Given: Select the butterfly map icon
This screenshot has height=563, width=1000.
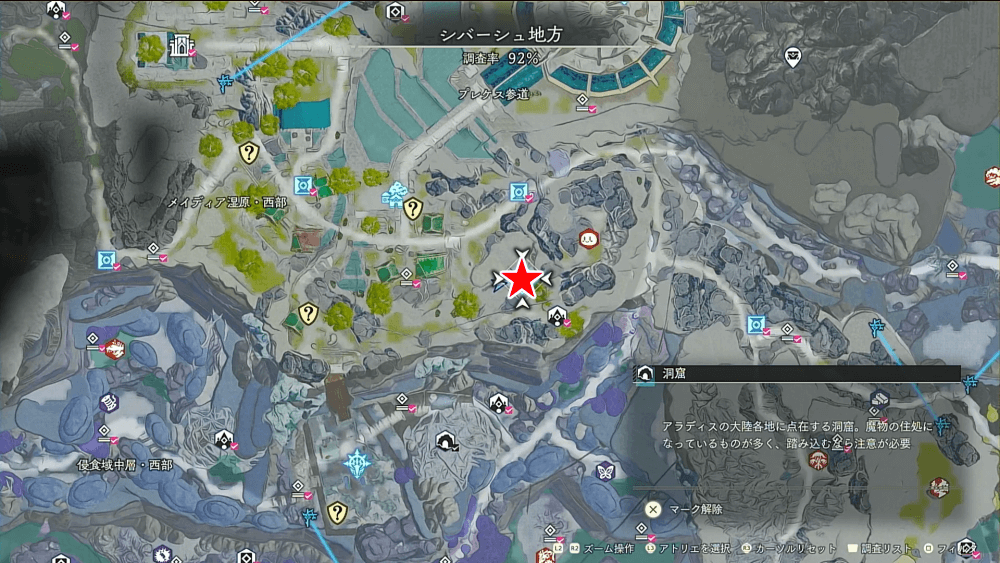Looking at the screenshot, I should pos(604,471).
